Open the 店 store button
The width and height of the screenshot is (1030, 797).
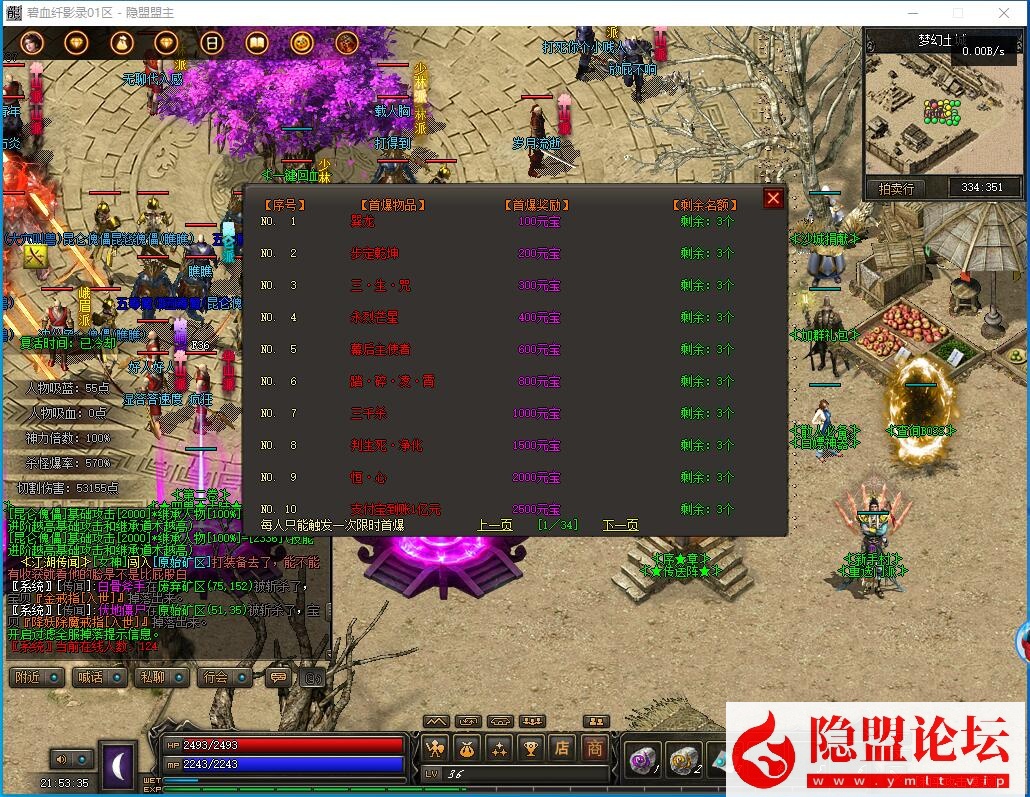click(563, 747)
